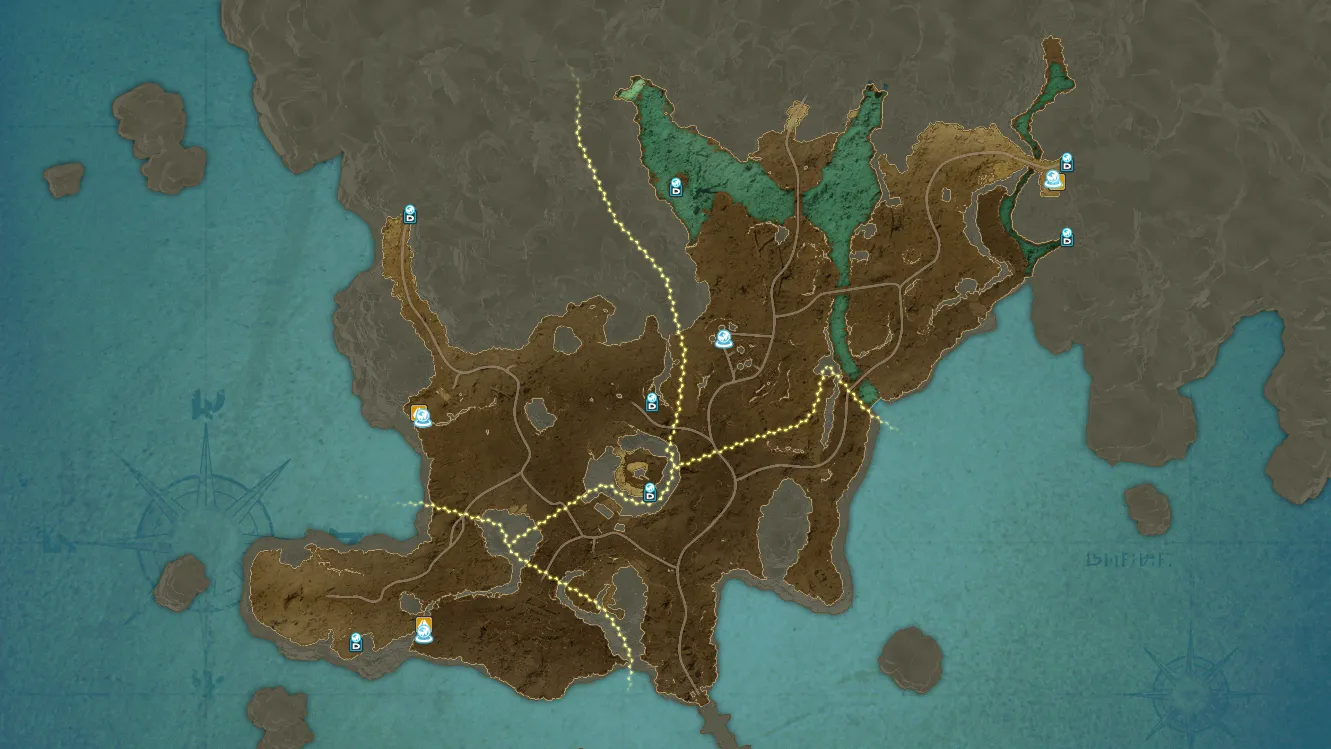Screen dimensions: 1331x749
Task: Click the D marker inside the green forest region
Action: [x=676, y=187]
